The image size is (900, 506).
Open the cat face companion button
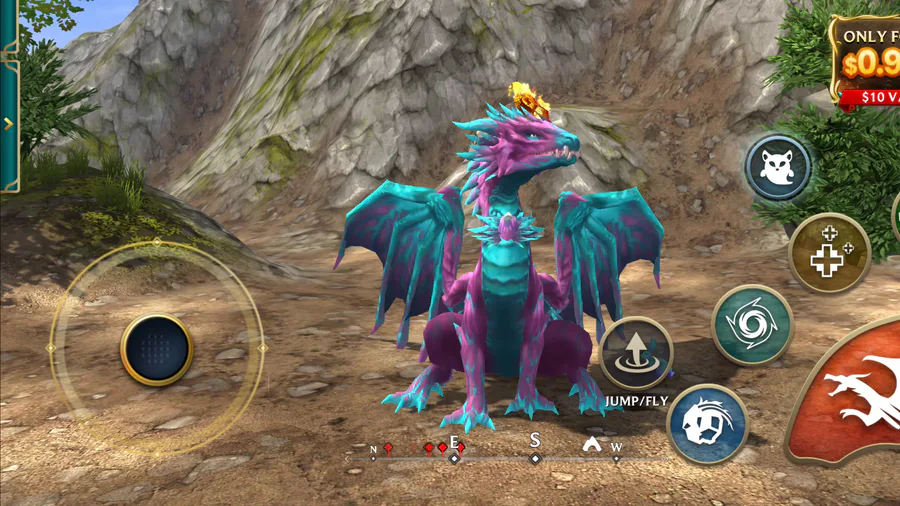(x=778, y=168)
